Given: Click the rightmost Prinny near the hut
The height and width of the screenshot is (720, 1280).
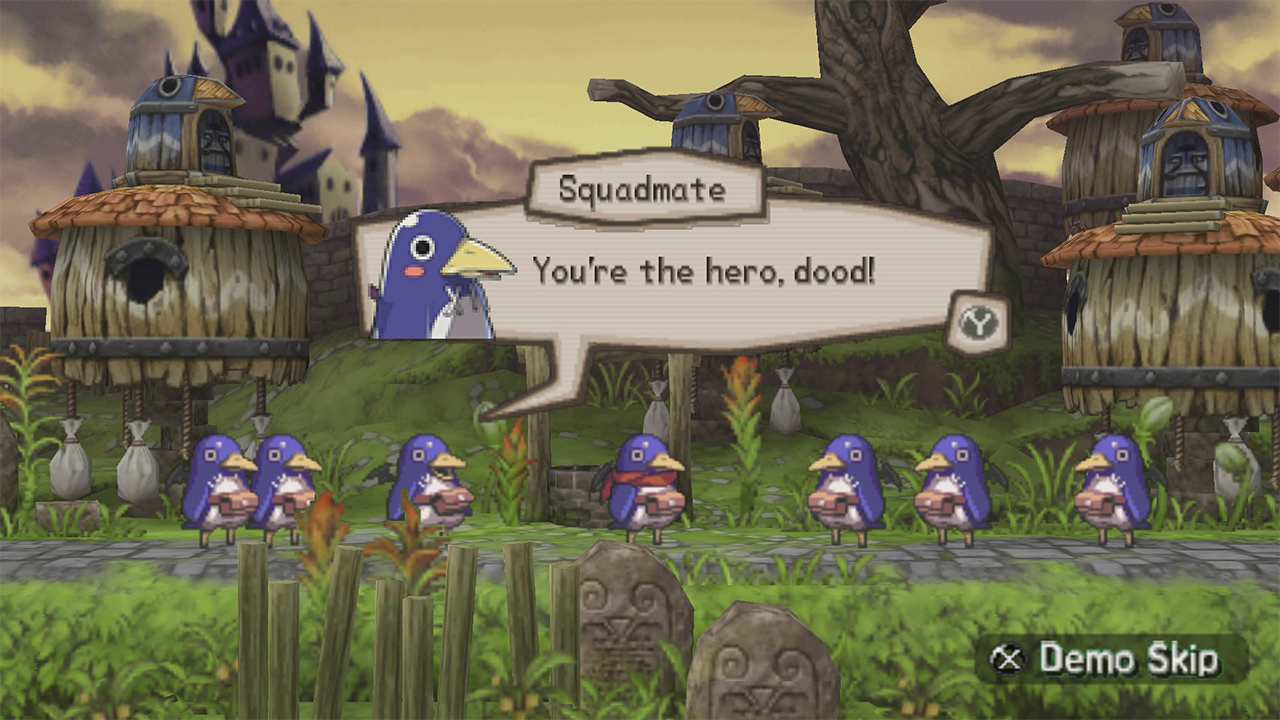Looking at the screenshot, I should click(1112, 485).
